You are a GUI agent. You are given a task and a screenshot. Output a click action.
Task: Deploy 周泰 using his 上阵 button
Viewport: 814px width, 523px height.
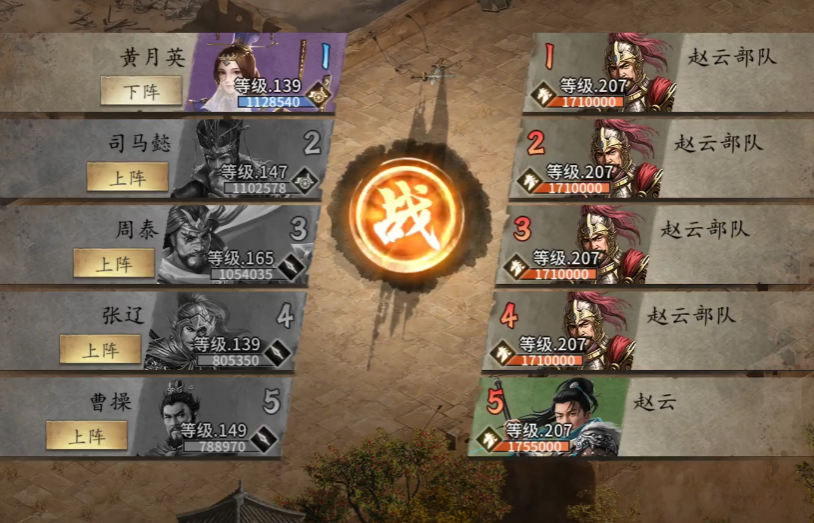click(114, 263)
